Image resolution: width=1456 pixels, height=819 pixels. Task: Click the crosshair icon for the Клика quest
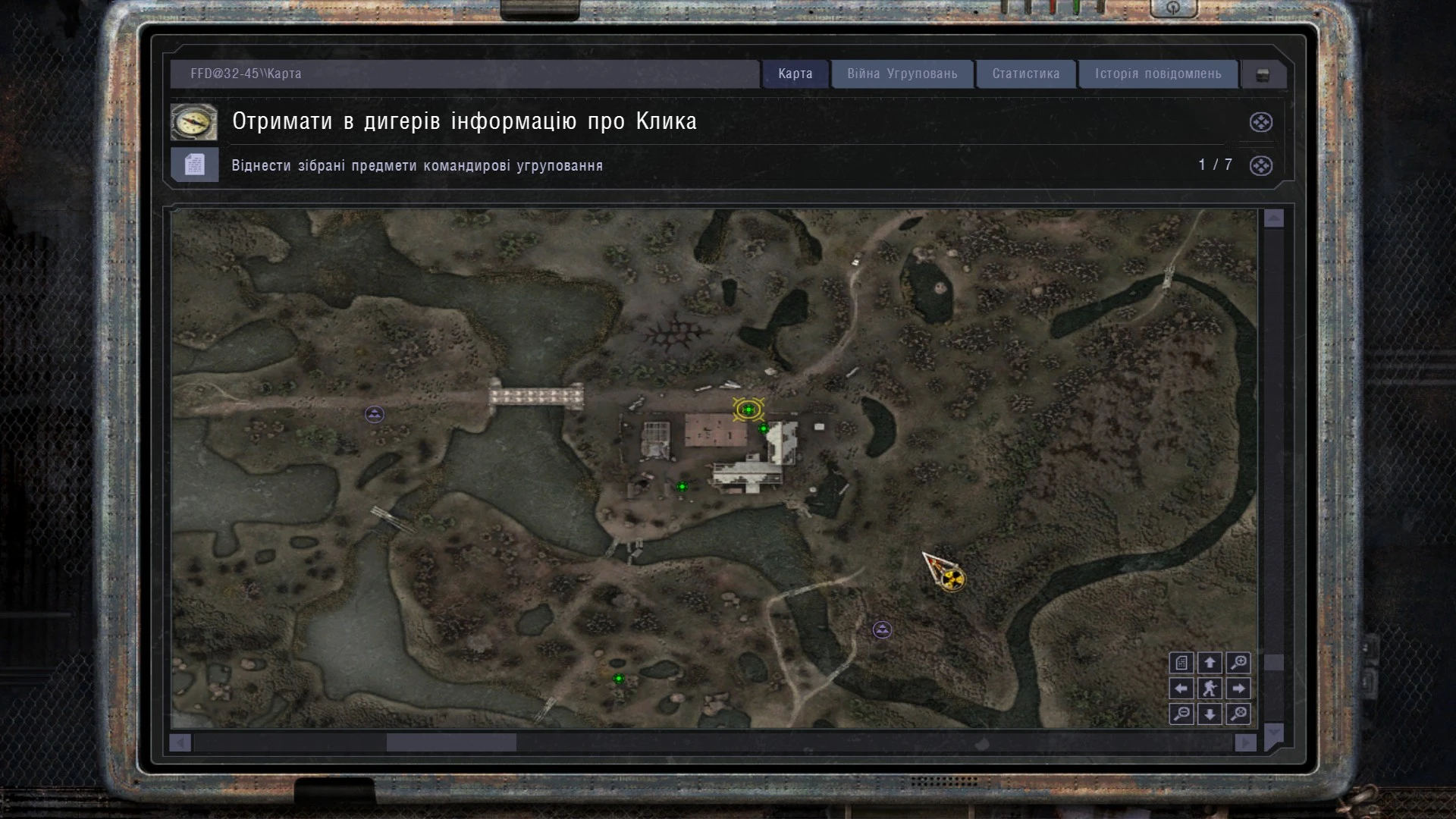coord(1260,122)
